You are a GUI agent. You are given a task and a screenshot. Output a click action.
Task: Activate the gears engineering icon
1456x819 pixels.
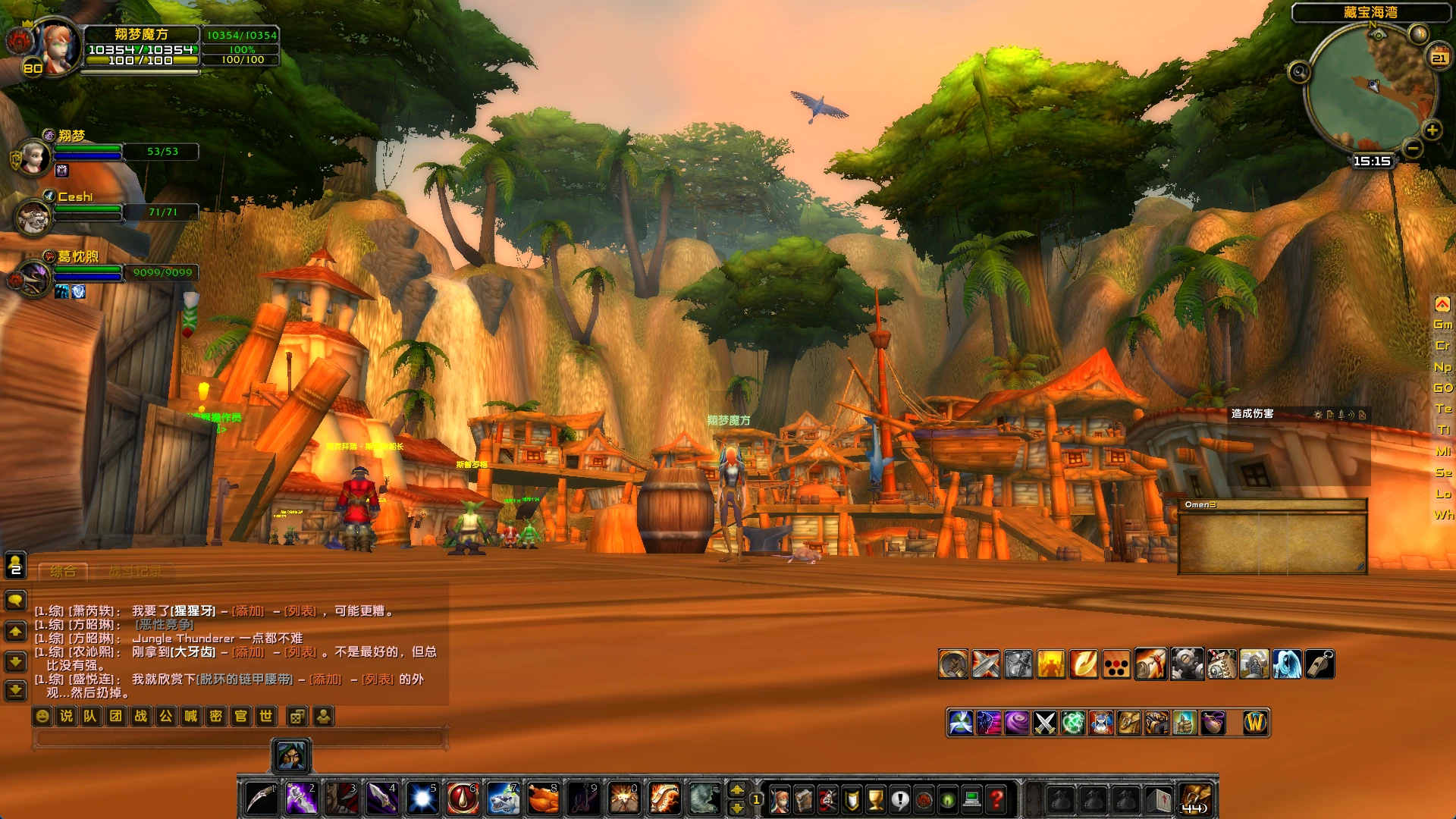coord(1187,664)
